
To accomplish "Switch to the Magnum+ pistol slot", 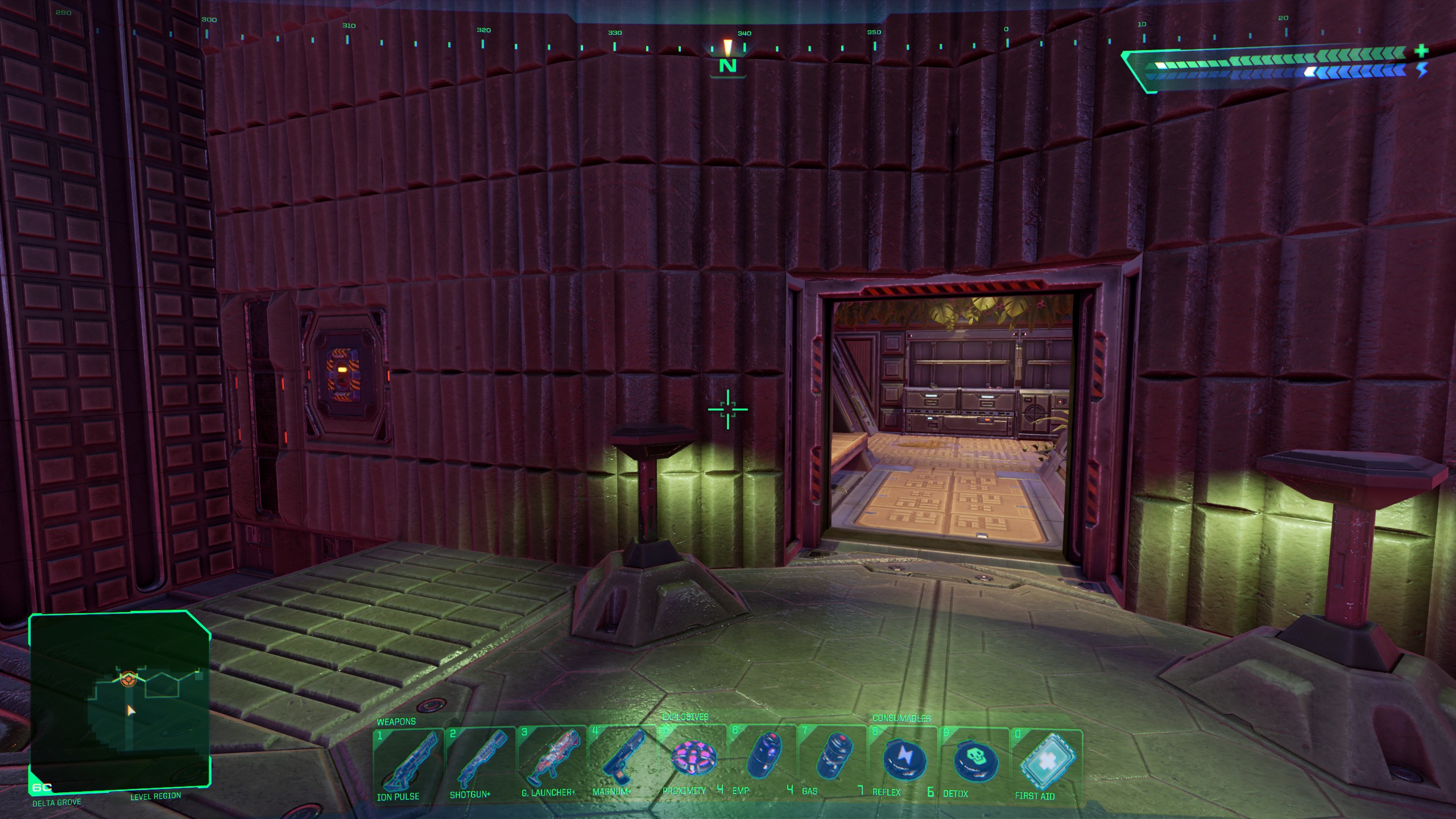I will point(622,759).
